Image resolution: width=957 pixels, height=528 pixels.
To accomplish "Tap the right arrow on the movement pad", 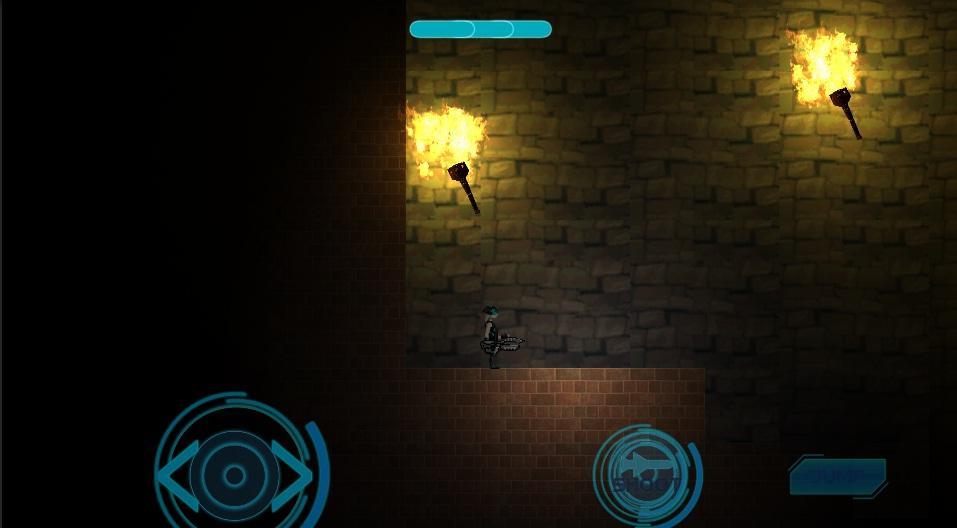I will pyautogui.click(x=292, y=476).
